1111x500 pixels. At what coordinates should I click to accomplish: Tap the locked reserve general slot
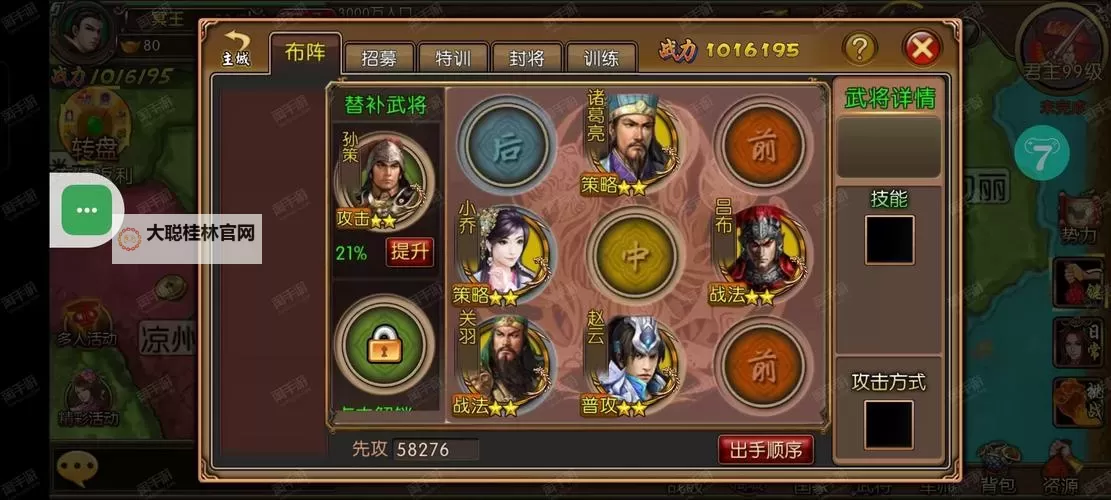[x=385, y=343]
